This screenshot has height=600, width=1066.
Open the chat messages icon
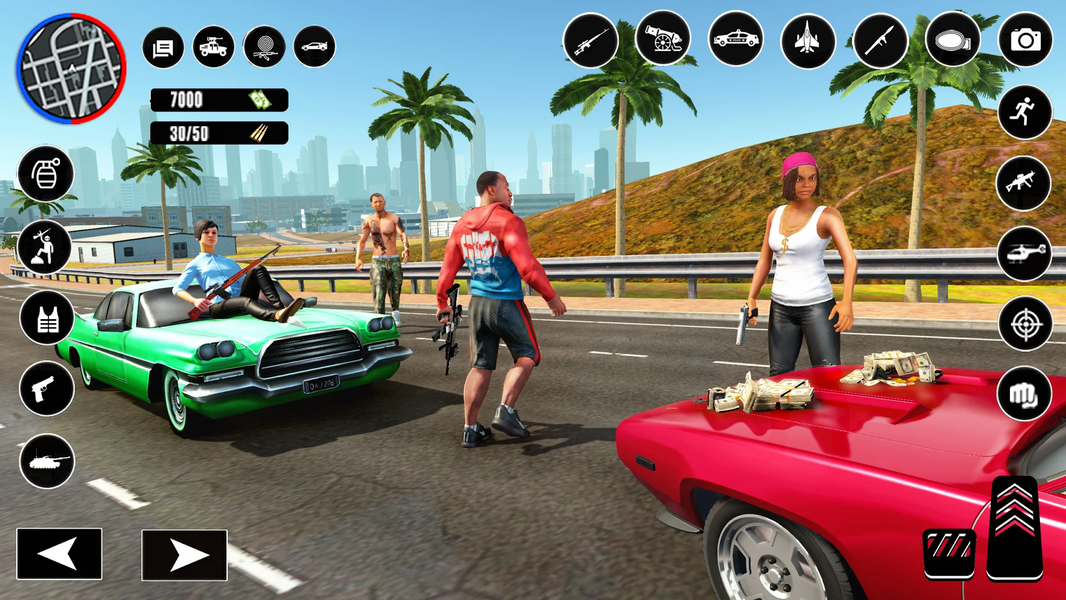163,47
